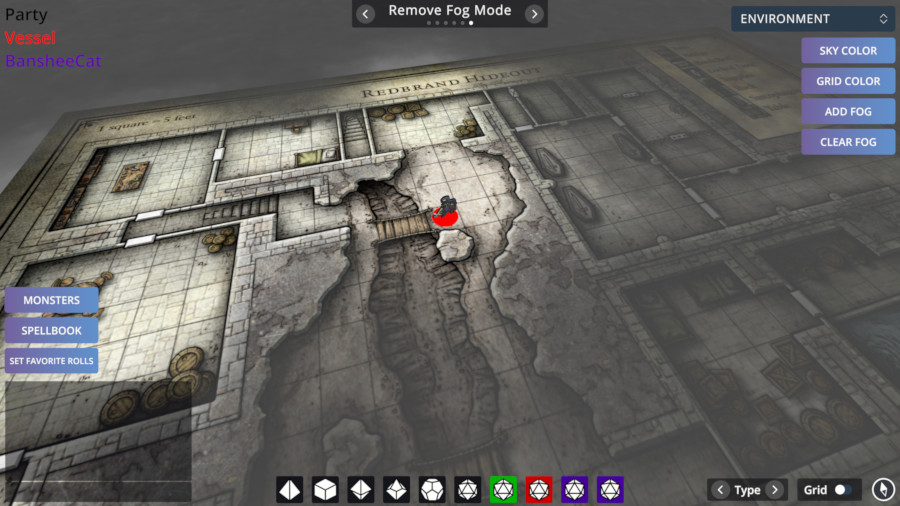Image resolution: width=900 pixels, height=506 pixels.
Task: Open the Monsters panel
Action: coord(51,300)
